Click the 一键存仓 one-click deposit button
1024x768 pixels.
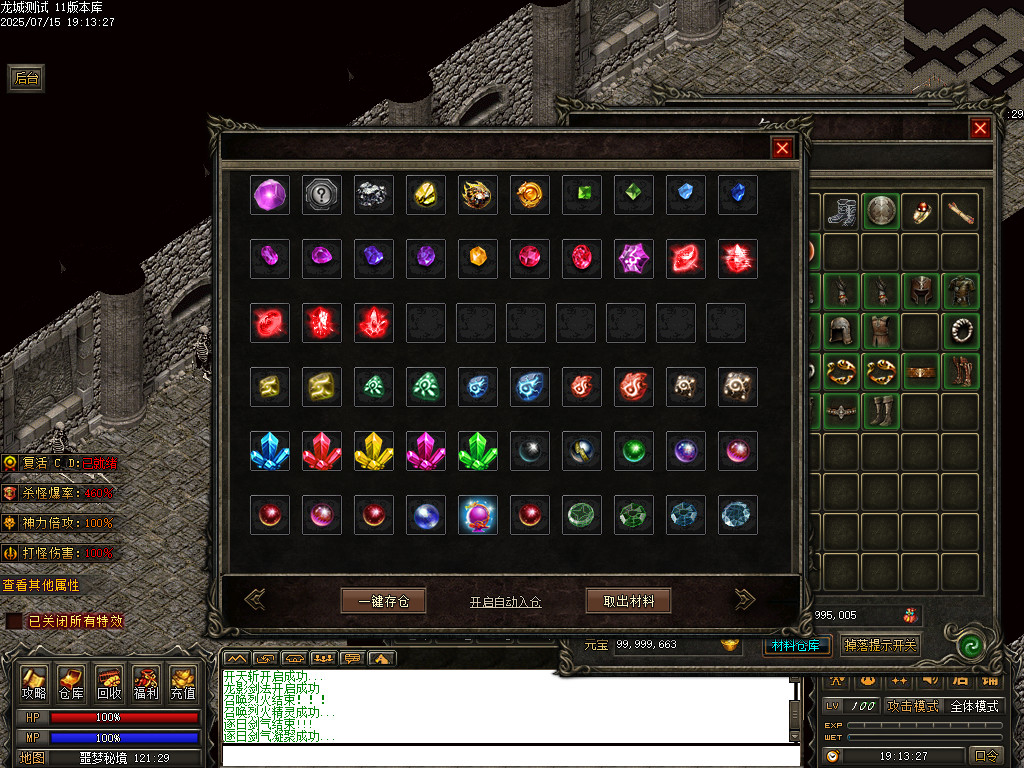coord(383,601)
